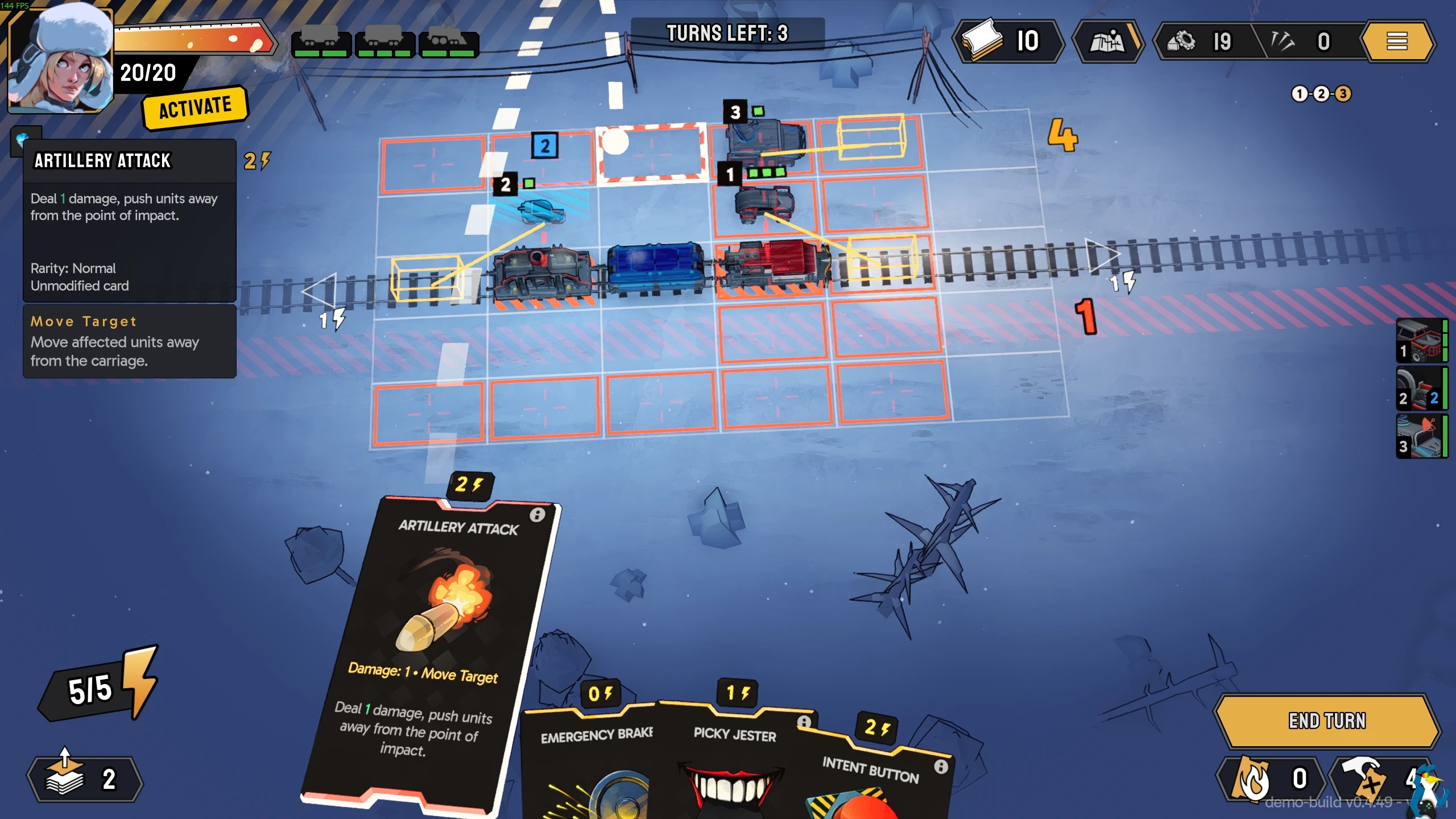The height and width of the screenshot is (819, 1456).
Task: Show info on the Artillery Attack card
Action: point(537,515)
